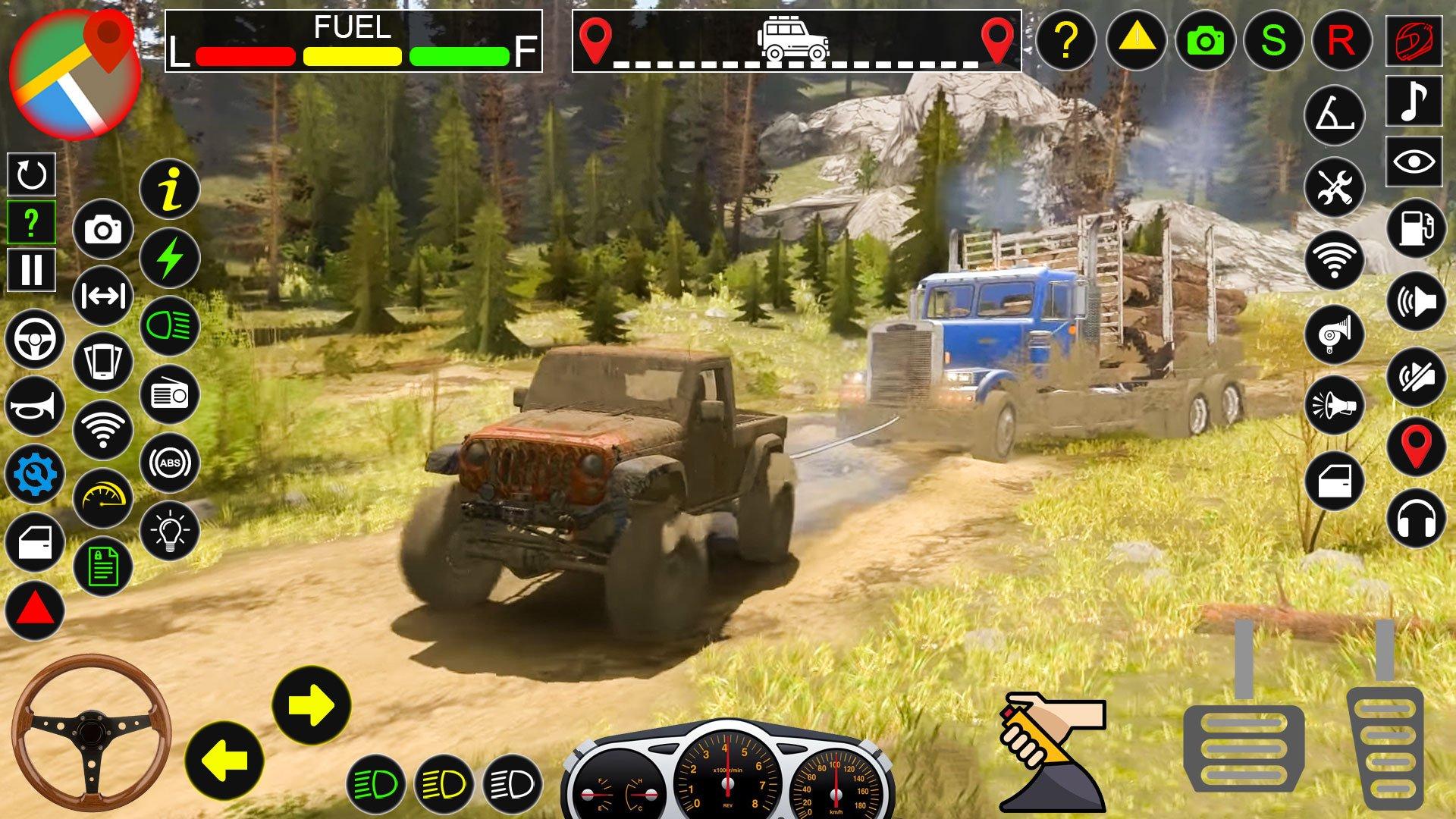Click the circular restart arrow button
Image resolution: width=1456 pixels, height=819 pixels.
coord(31,174)
